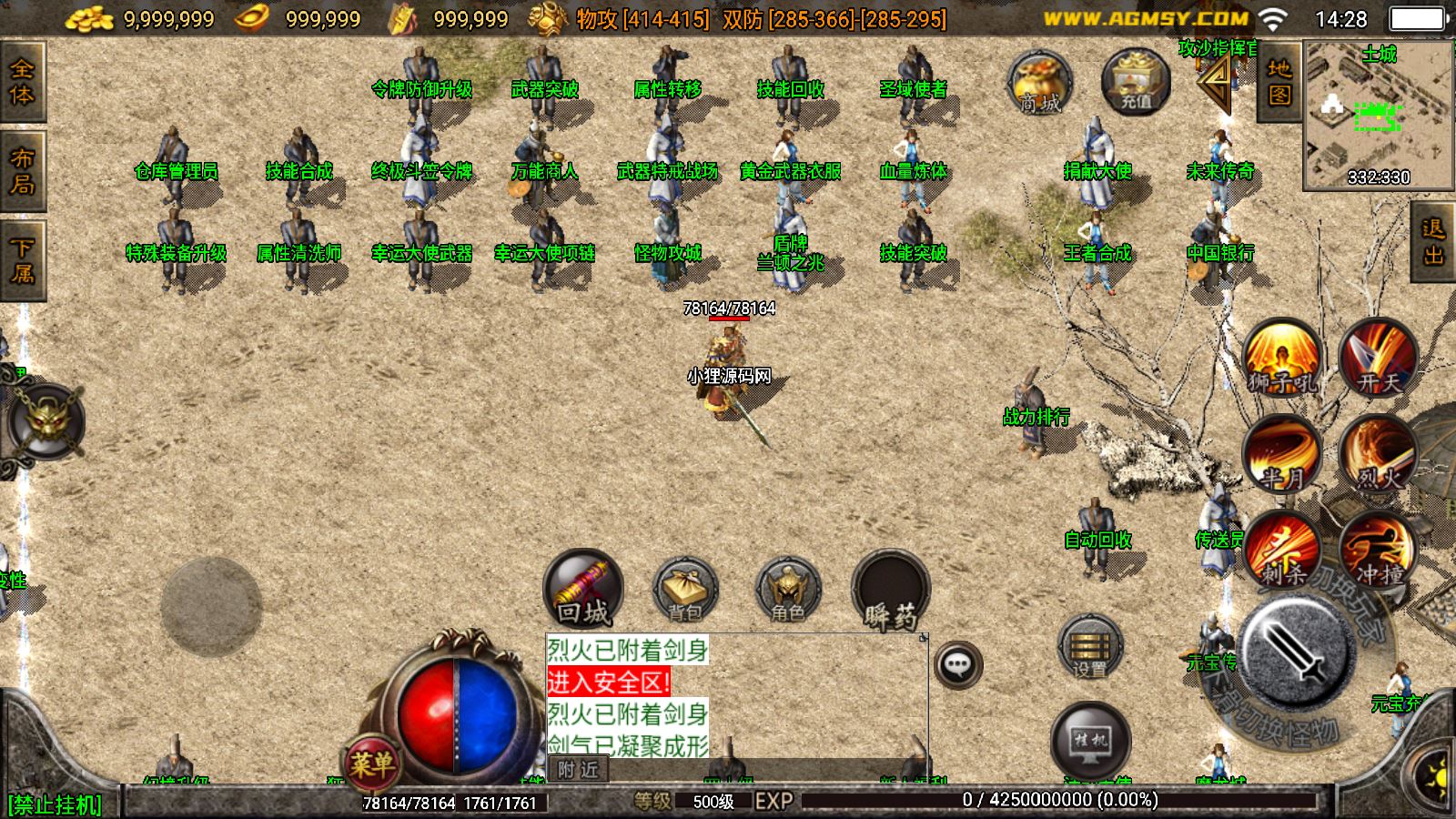Open the 商城 shop icon
This screenshot has width=1456, height=819.
pyautogui.click(x=1039, y=83)
